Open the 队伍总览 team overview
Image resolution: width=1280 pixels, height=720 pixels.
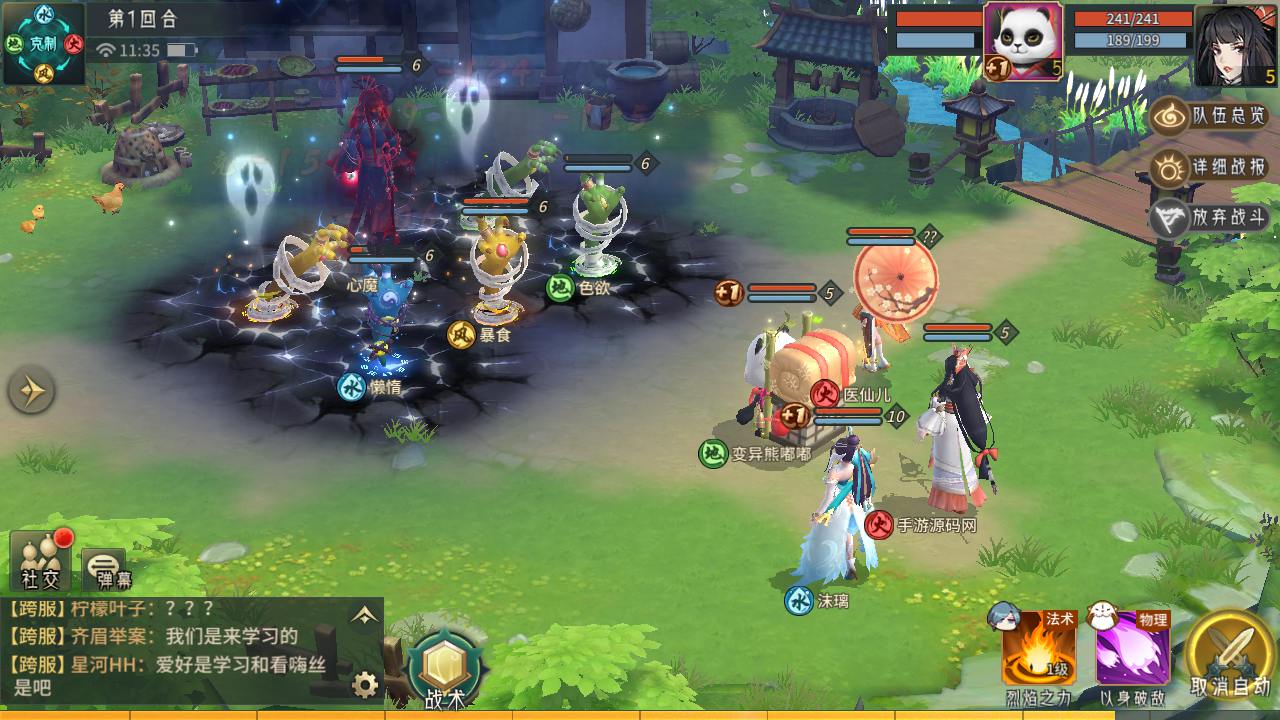[1211, 116]
